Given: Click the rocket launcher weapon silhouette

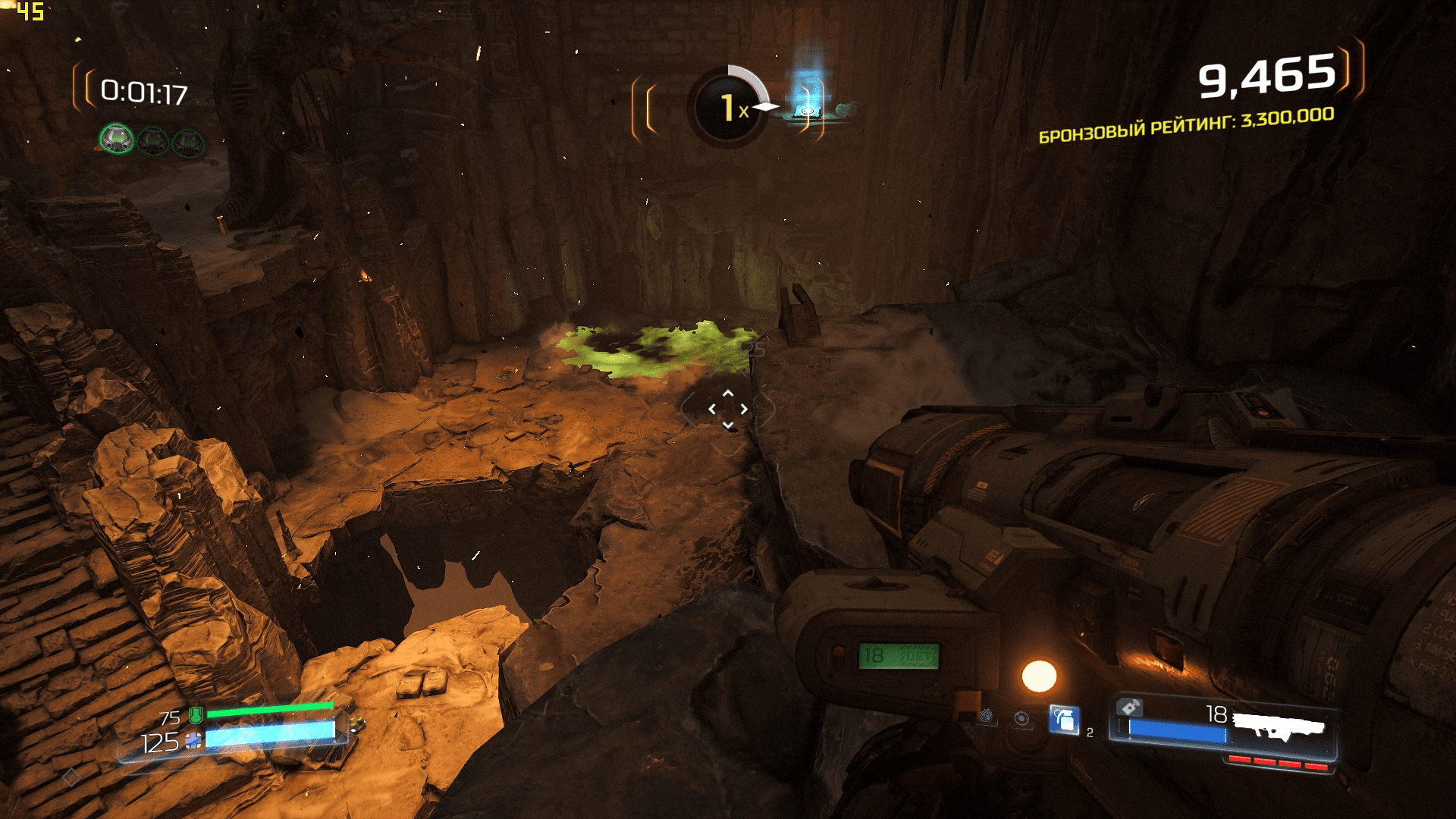Looking at the screenshot, I should coord(1279,726).
